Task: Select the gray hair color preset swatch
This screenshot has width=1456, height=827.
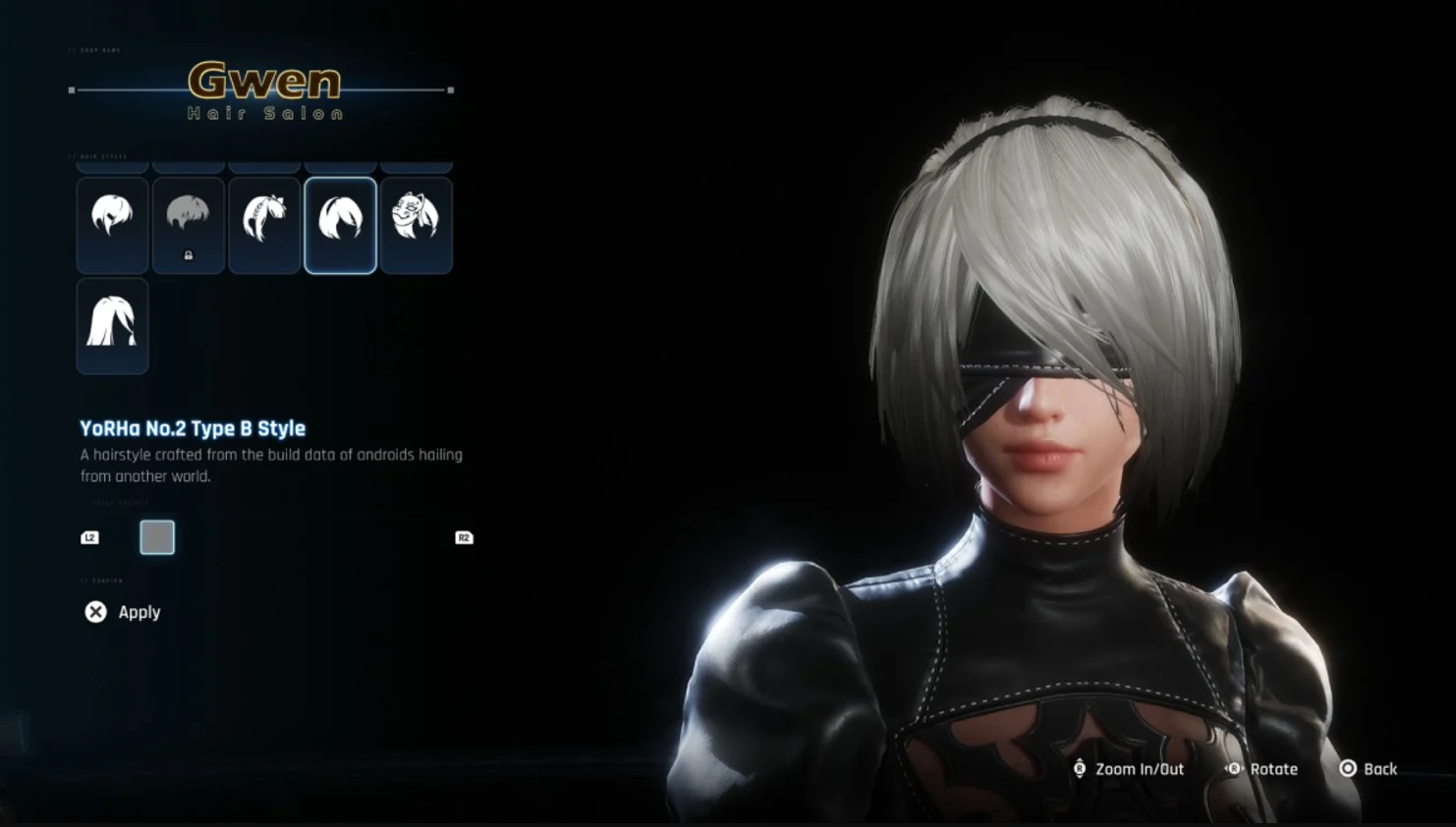Action: 157,537
